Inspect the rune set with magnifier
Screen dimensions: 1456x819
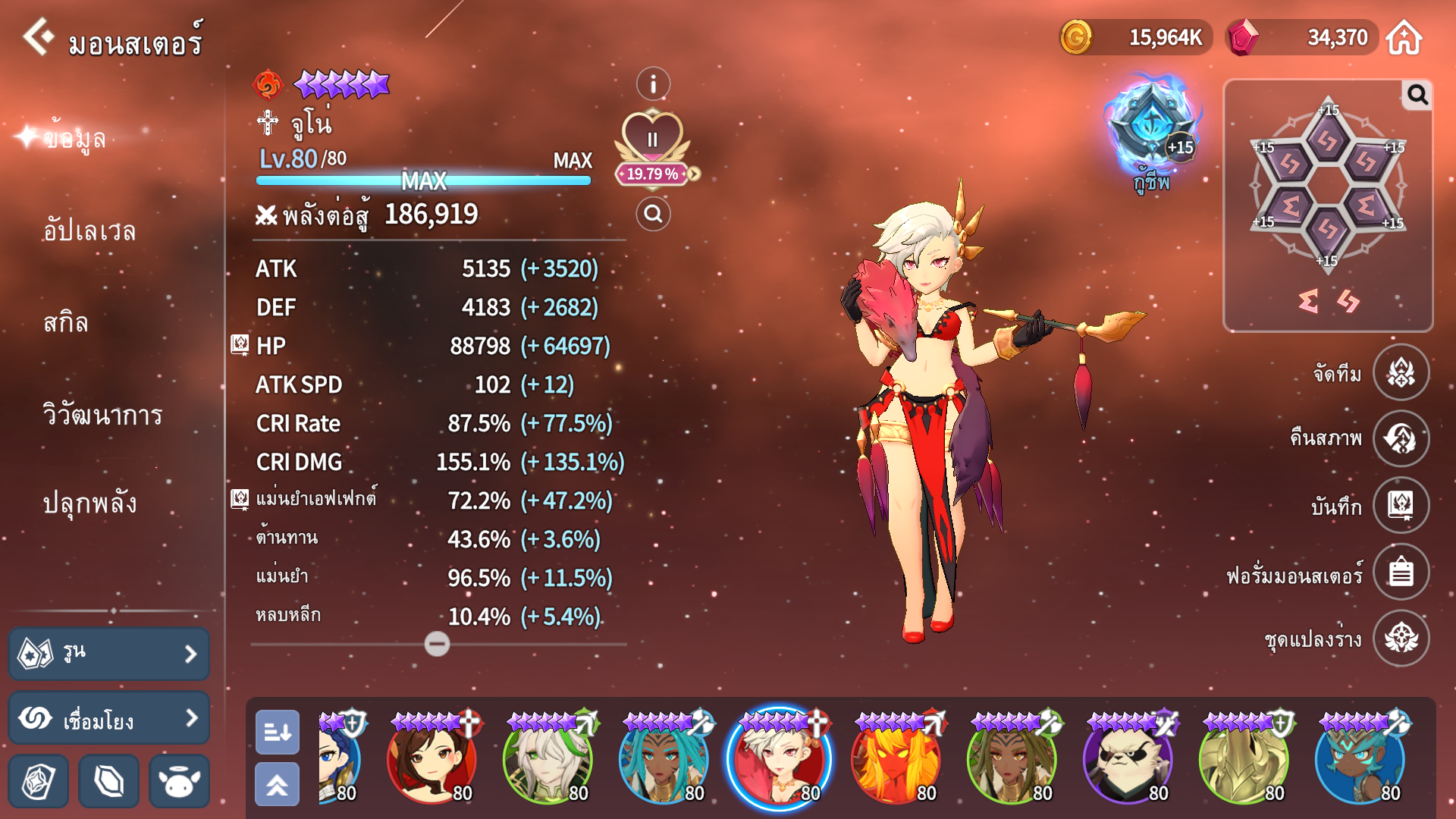[1417, 95]
